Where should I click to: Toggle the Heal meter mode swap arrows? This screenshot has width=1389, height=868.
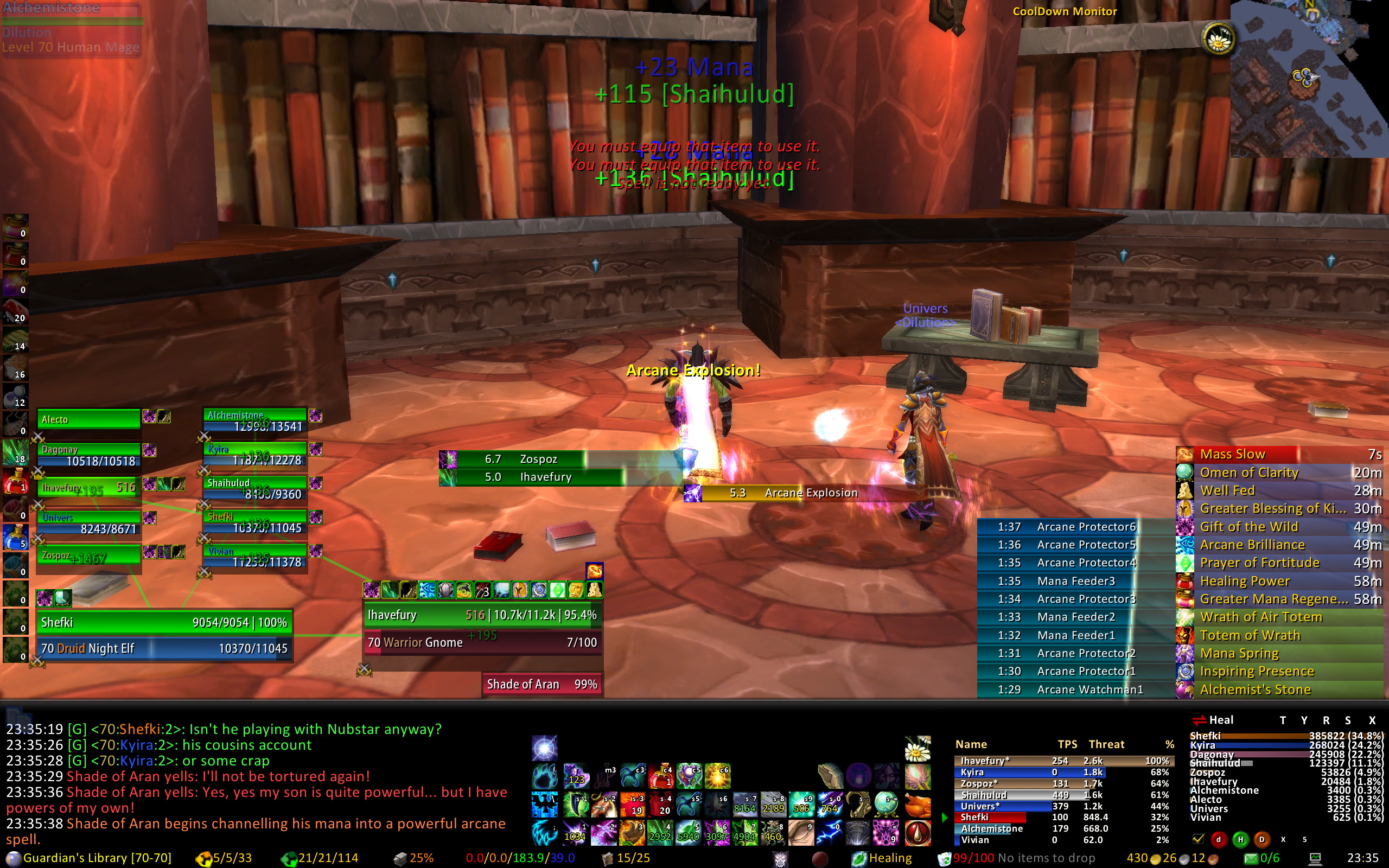1199,720
